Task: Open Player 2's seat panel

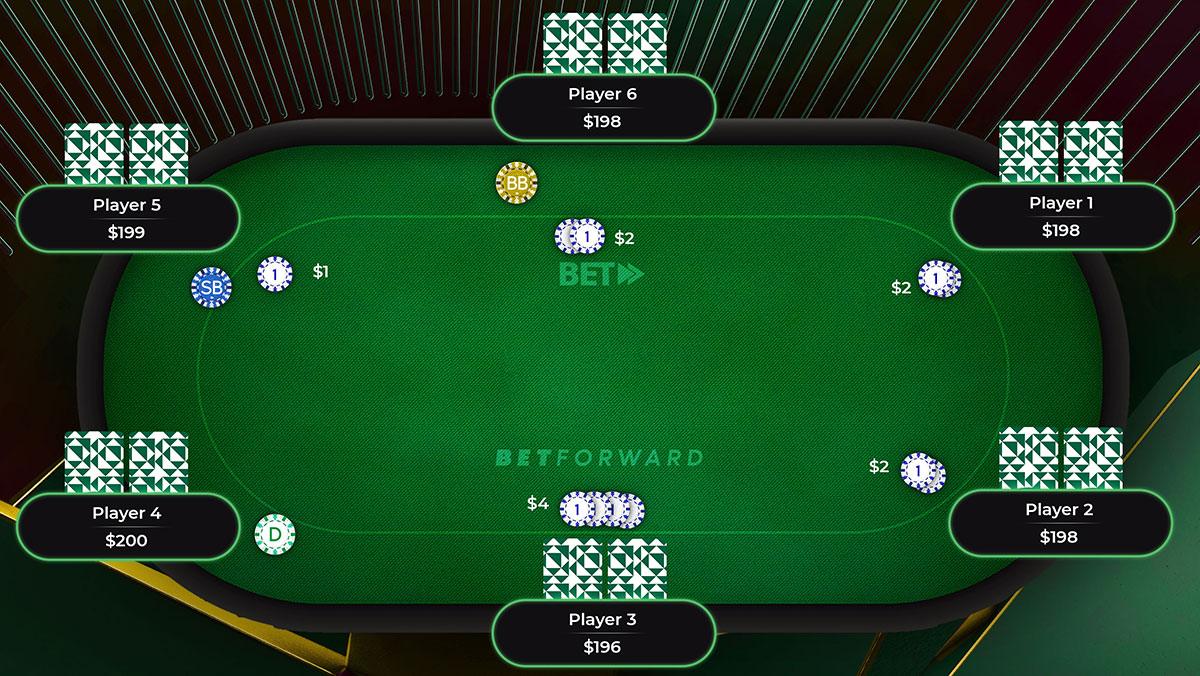Action: point(1059,523)
